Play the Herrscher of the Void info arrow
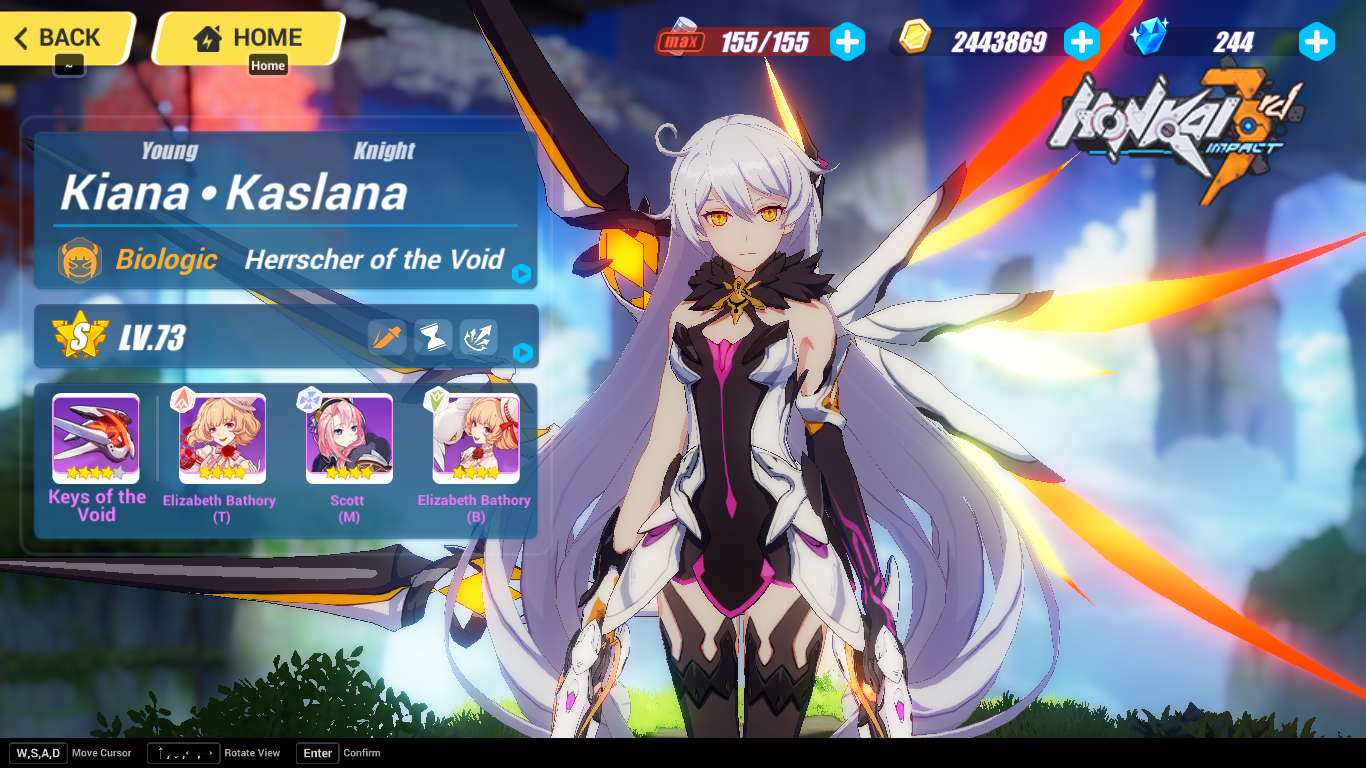 coord(521,275)
